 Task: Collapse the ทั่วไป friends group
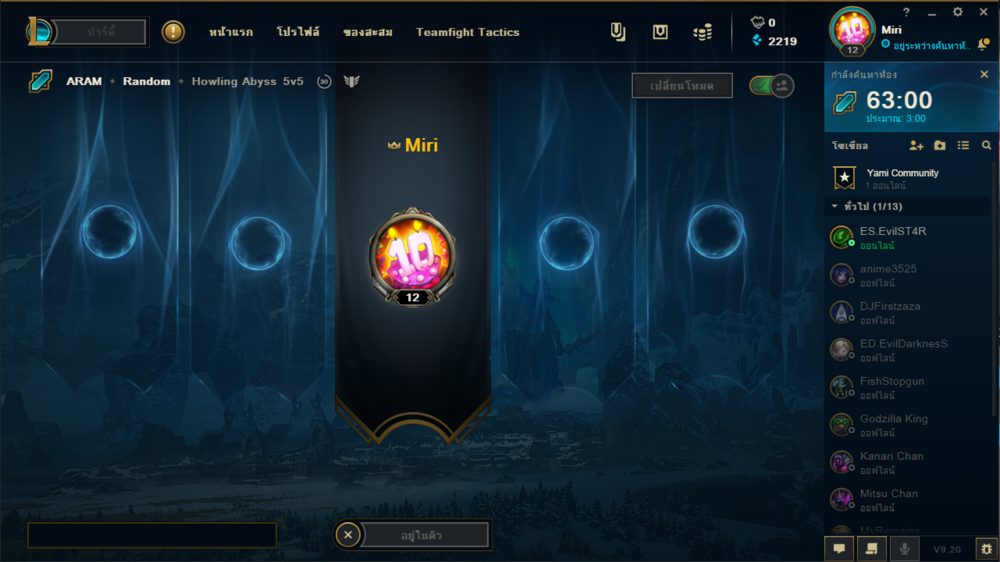[835, 207]
